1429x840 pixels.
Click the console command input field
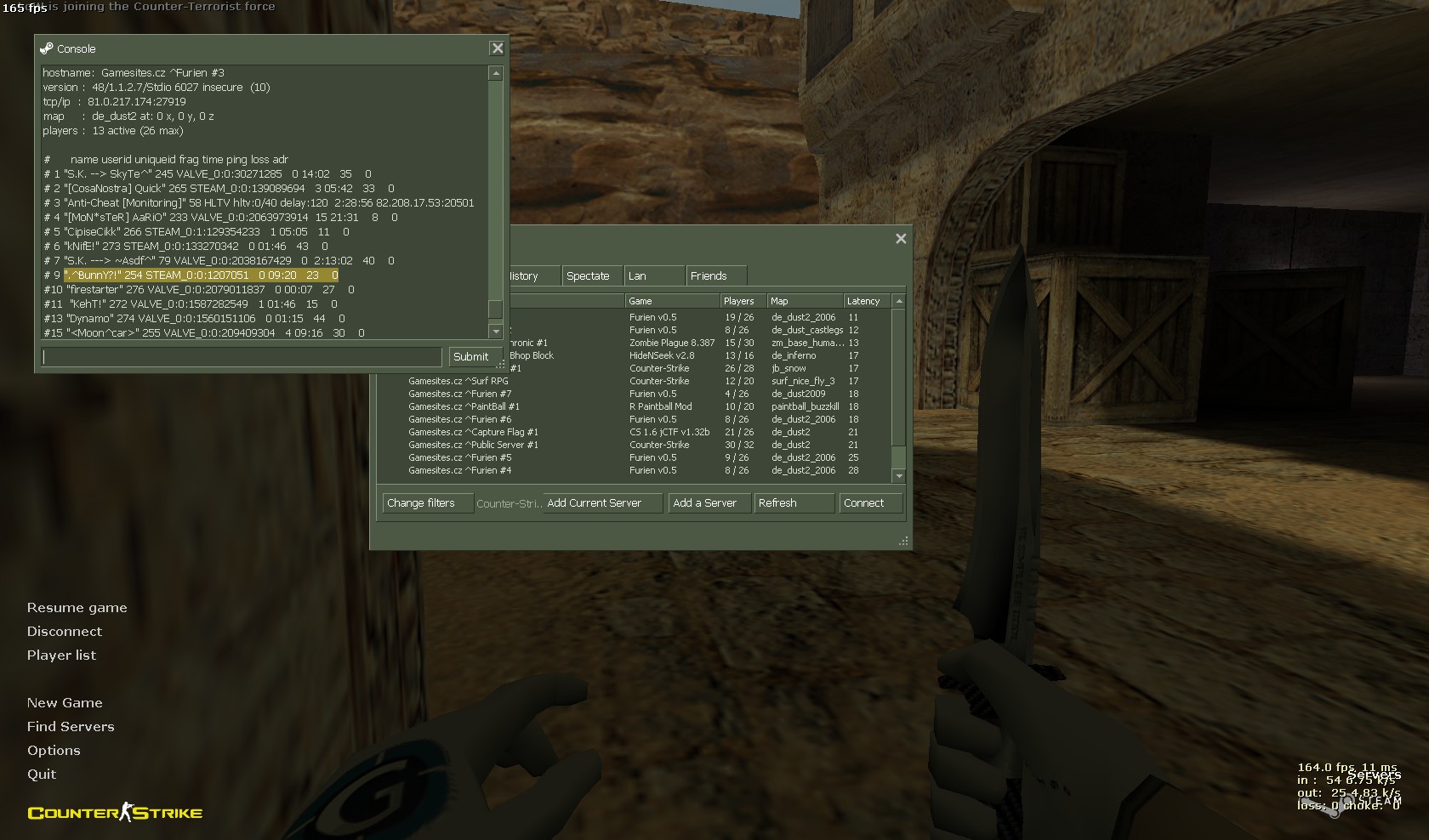(x=242, y=357)
